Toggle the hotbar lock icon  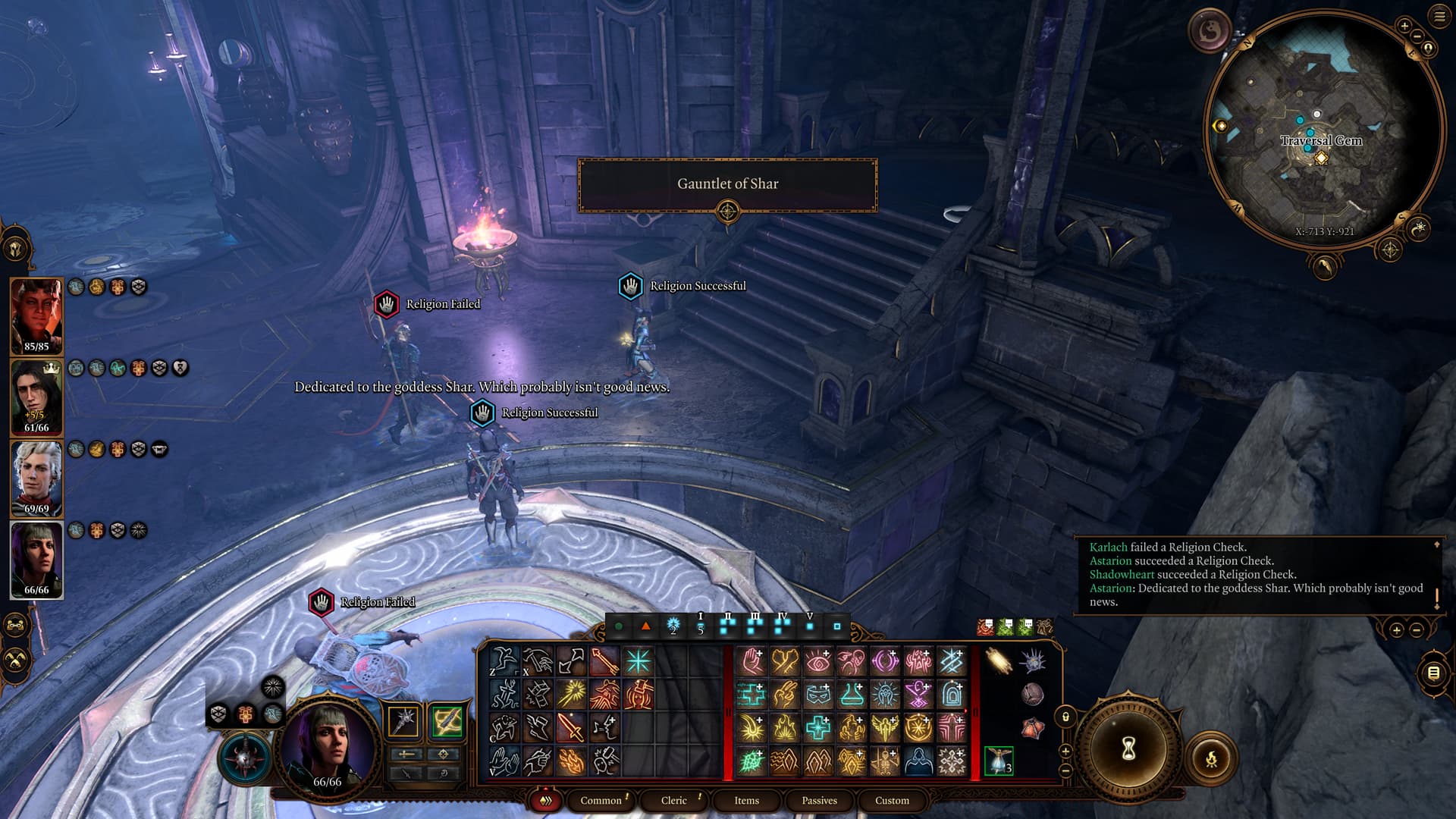[1065, 717]
